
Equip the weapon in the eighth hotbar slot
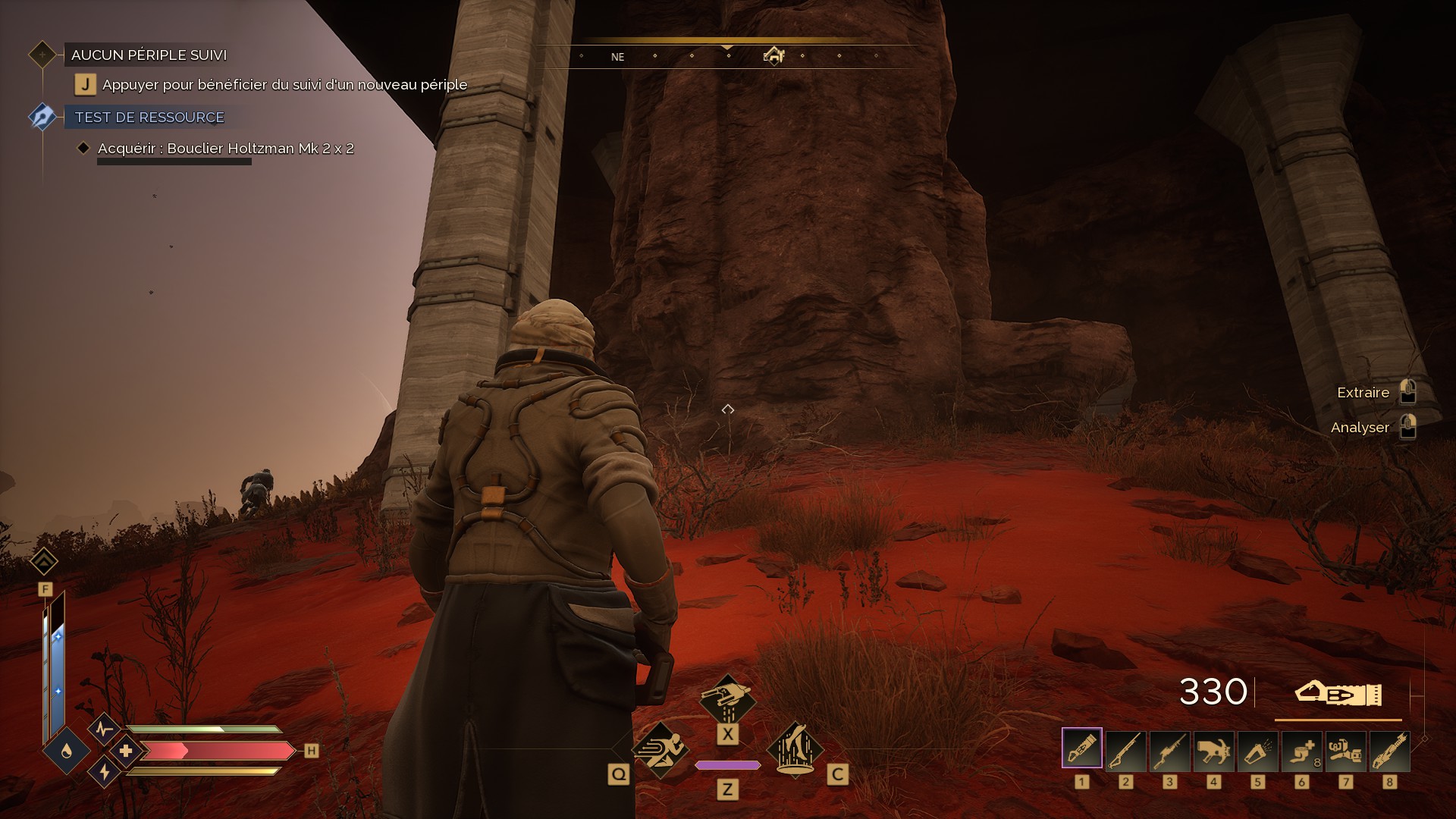pos(1389,749)
